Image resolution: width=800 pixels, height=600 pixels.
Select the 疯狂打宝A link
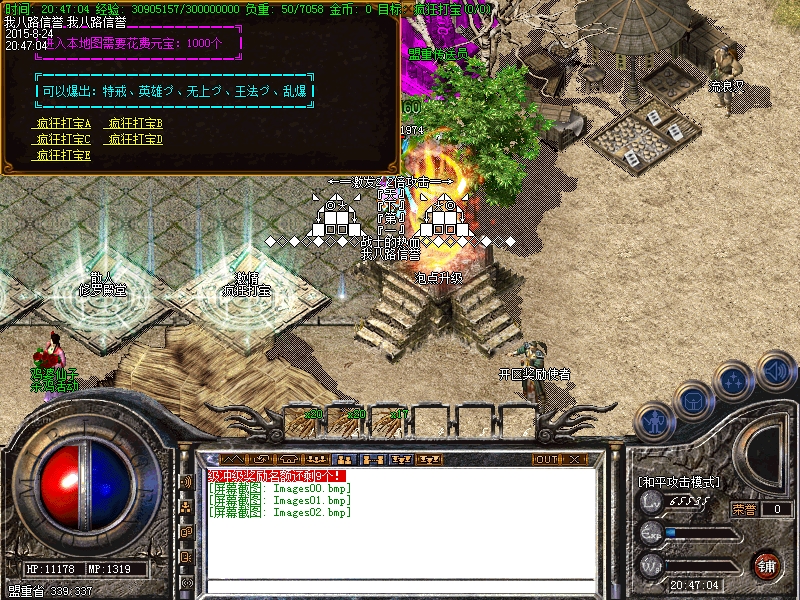click(63, 123)
